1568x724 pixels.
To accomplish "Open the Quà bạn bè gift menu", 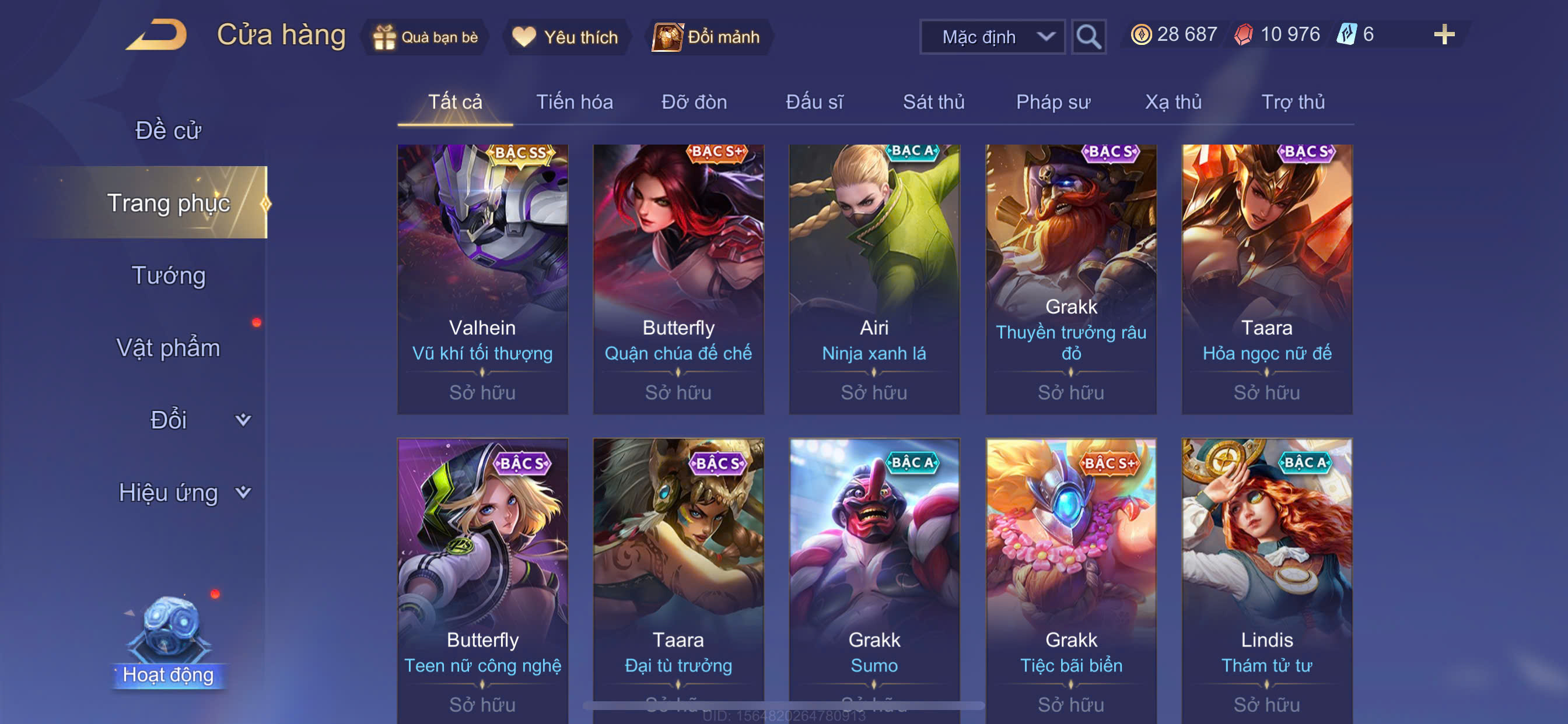I will coord(425,37).
